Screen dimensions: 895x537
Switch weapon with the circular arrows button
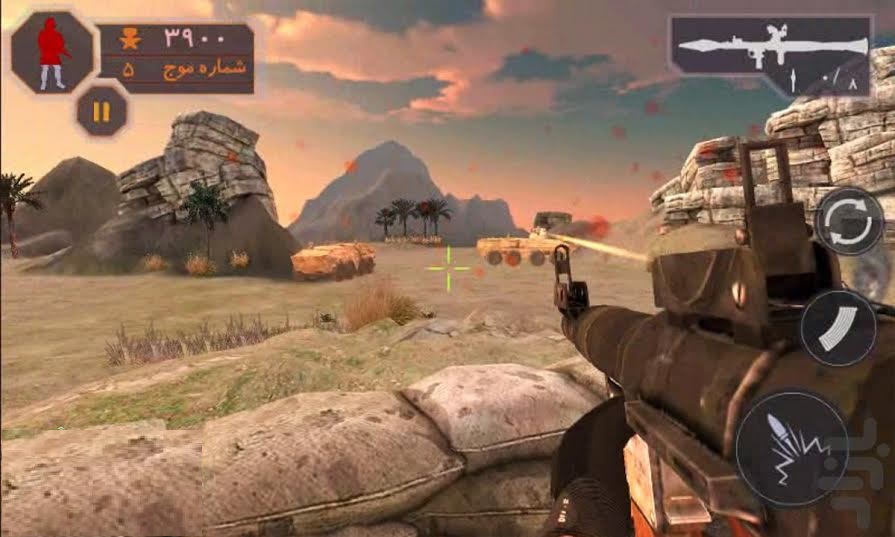pyautogui.click(x=848, y=221)
